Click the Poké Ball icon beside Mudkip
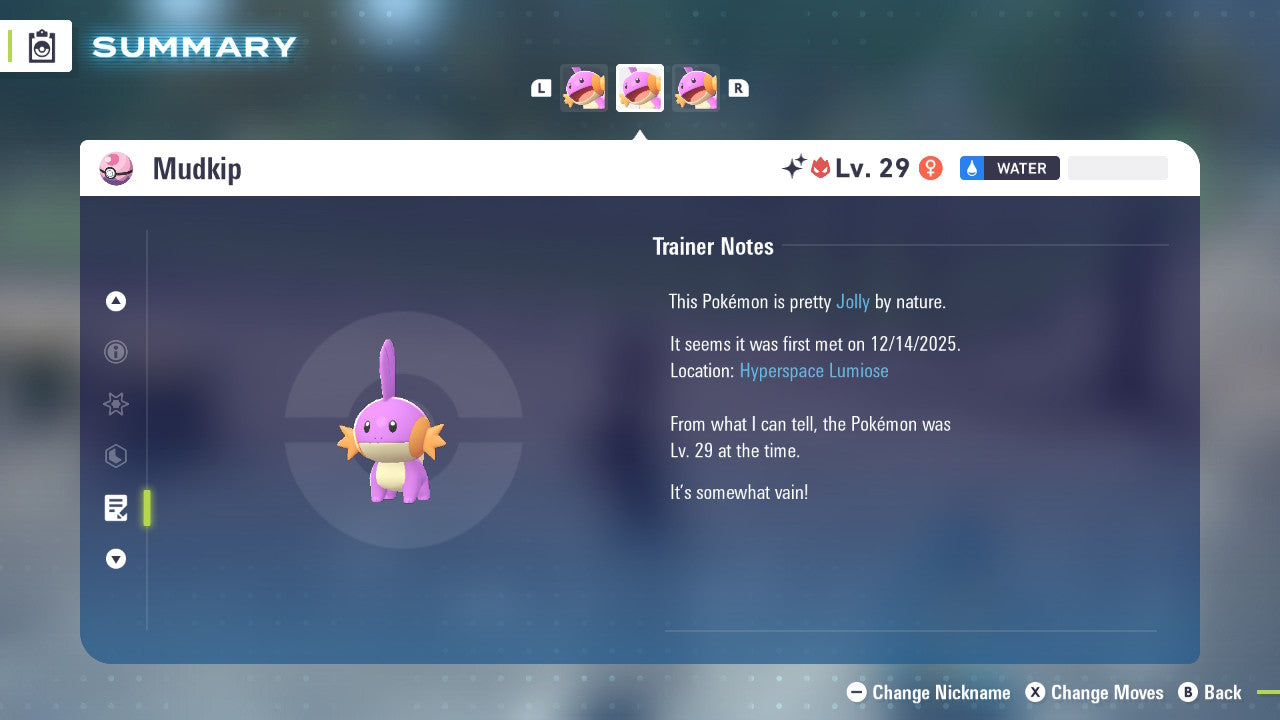Viewport: 1280px width, 720px height. (116, 169)
